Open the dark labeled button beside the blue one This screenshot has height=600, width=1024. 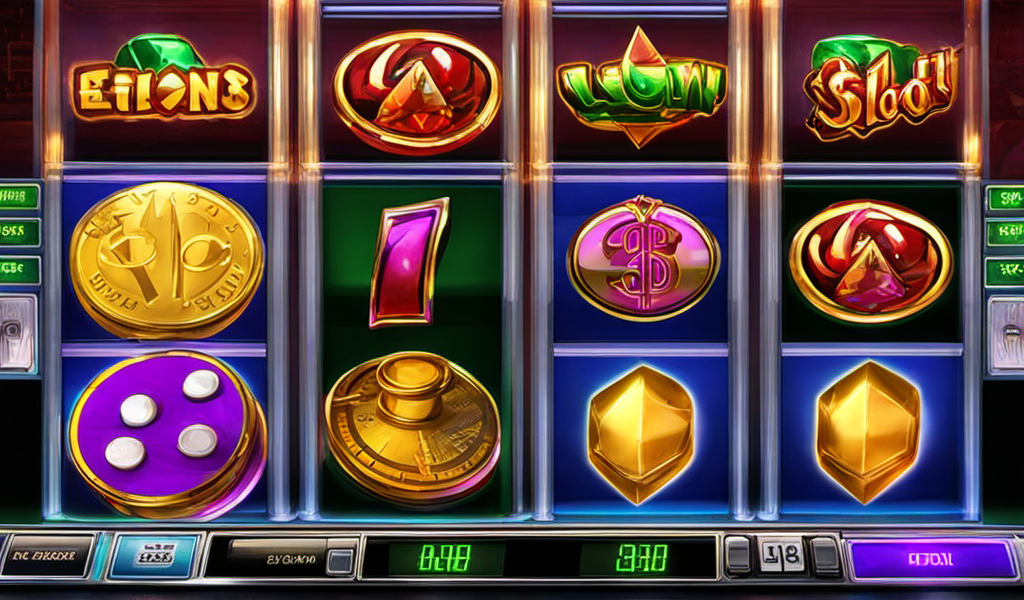[48, 557]
